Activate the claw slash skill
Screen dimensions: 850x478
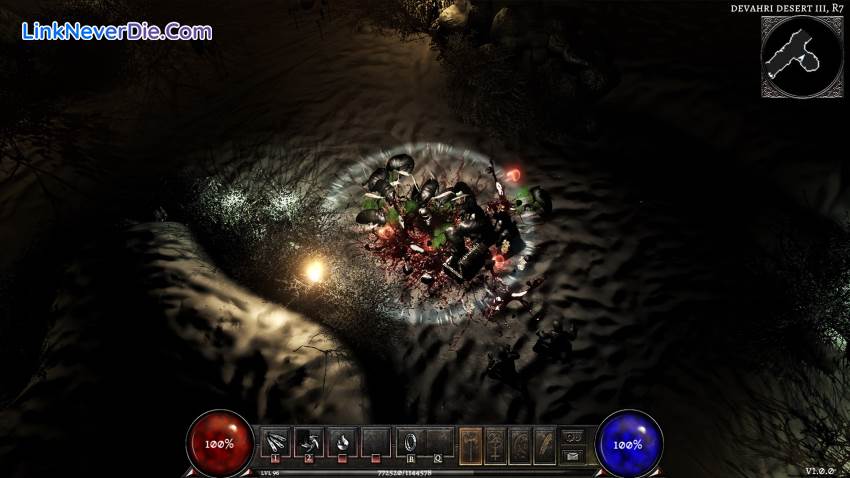(275, 441)
